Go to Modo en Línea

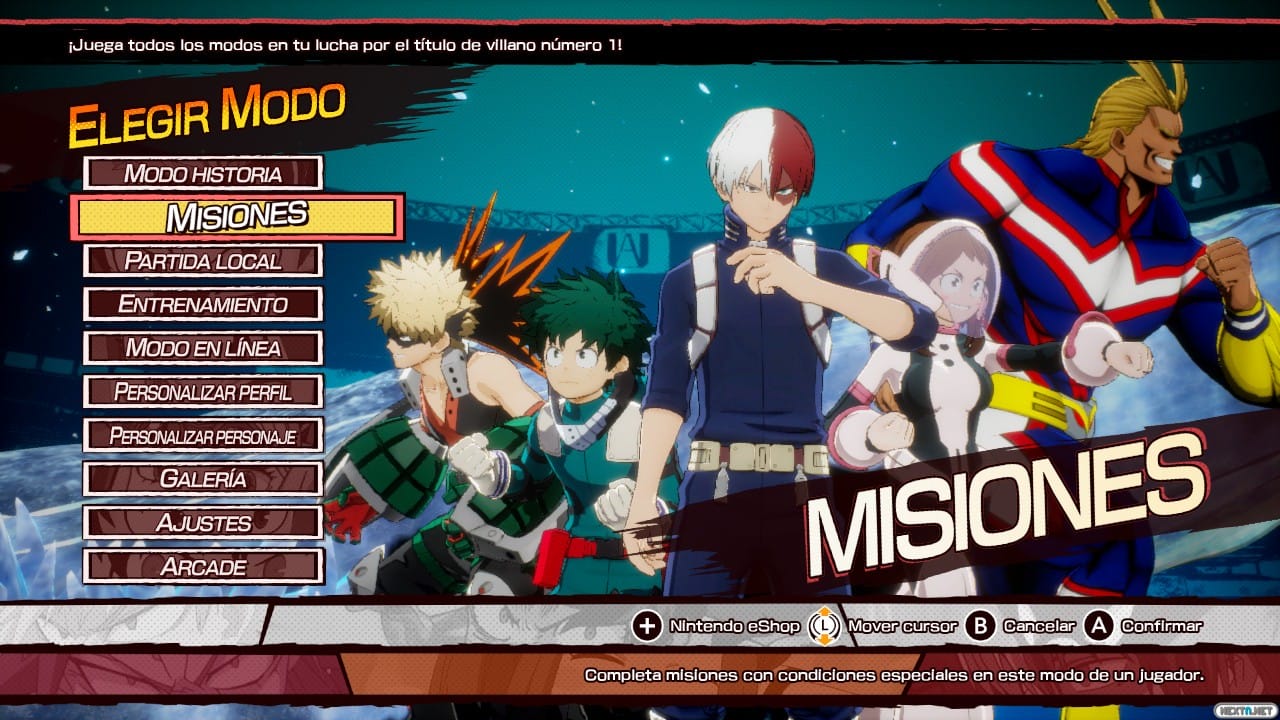203,348
